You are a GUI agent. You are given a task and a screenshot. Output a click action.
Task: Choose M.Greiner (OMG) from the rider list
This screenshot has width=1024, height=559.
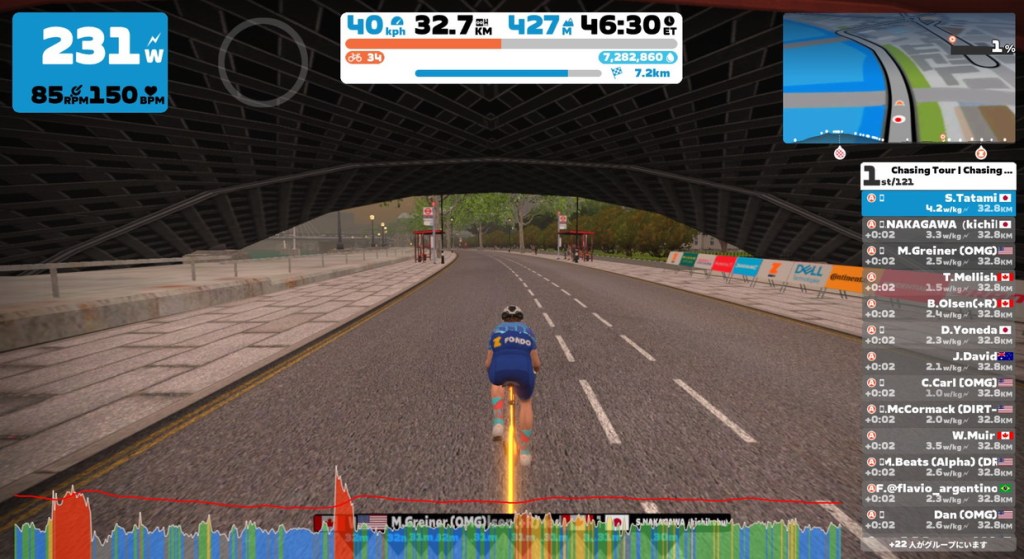pos(938,256)
